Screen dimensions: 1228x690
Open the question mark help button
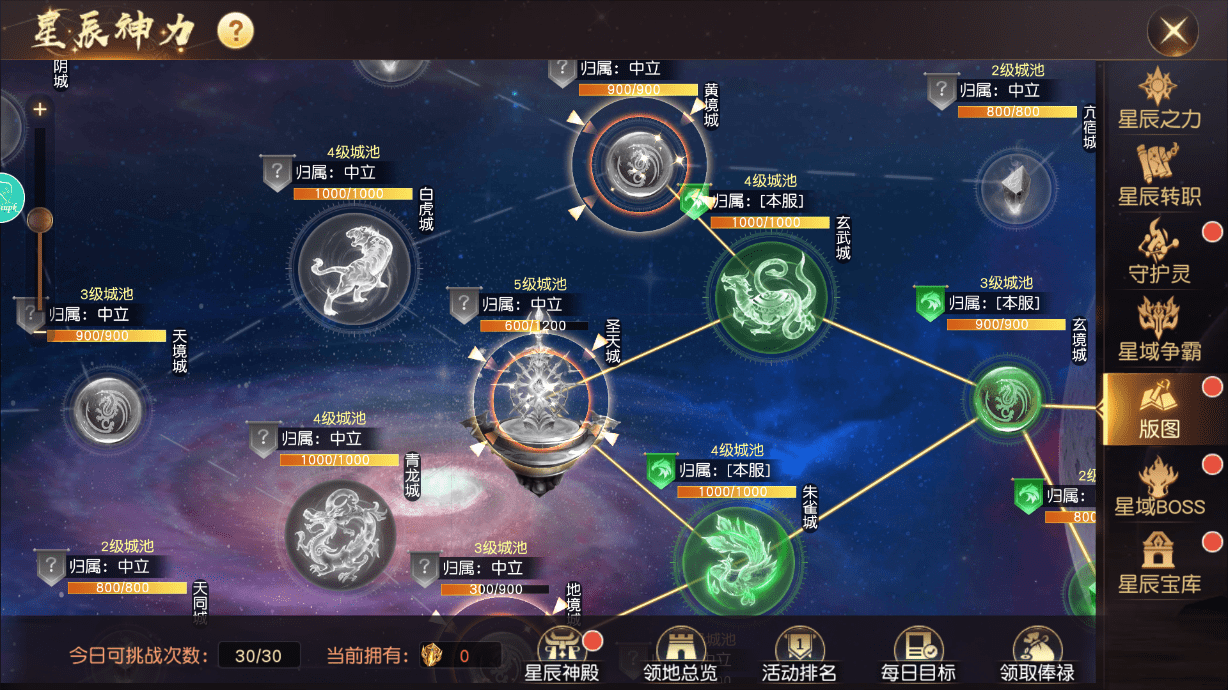[235, 30]
